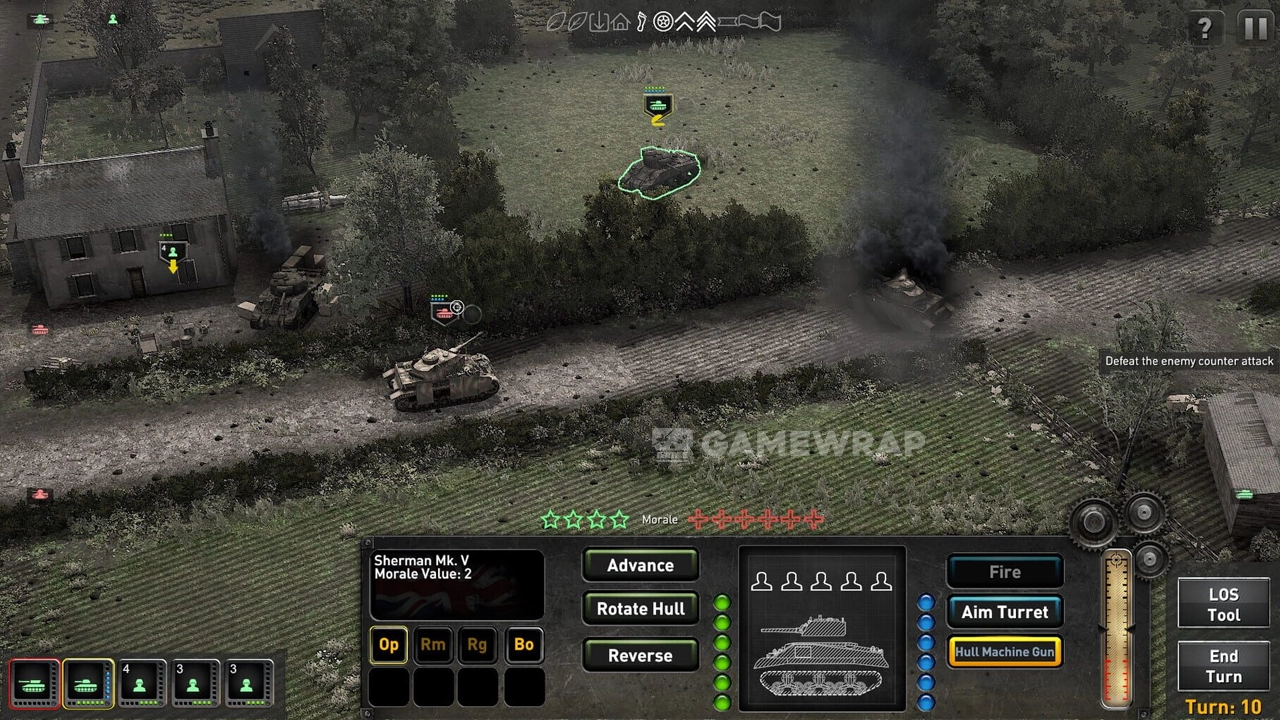
Task: Activate the Aim Turret command
Action: [1004, 612]
